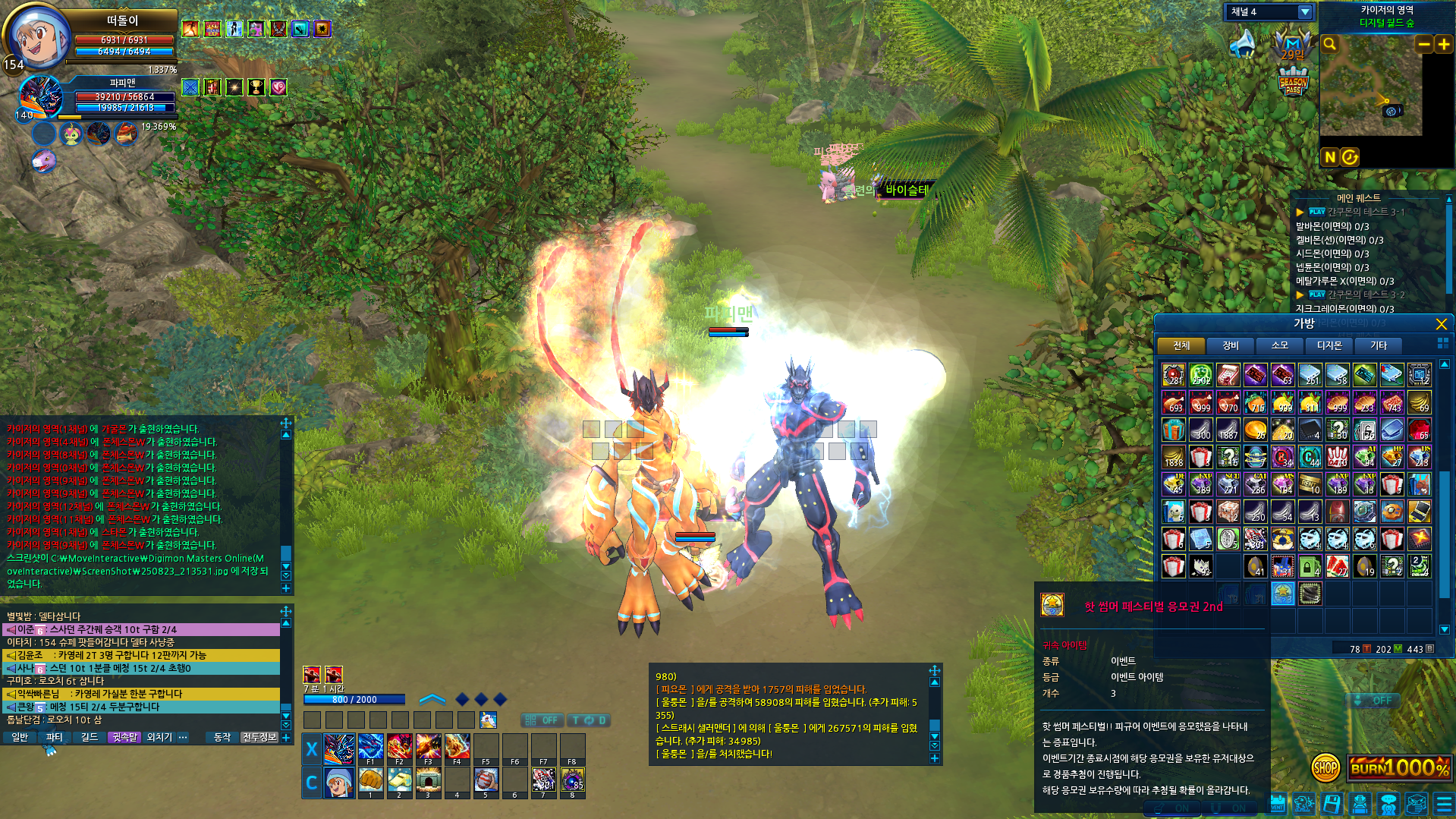Select the 디지몬 inventory tab

(x=1329, y=345)
